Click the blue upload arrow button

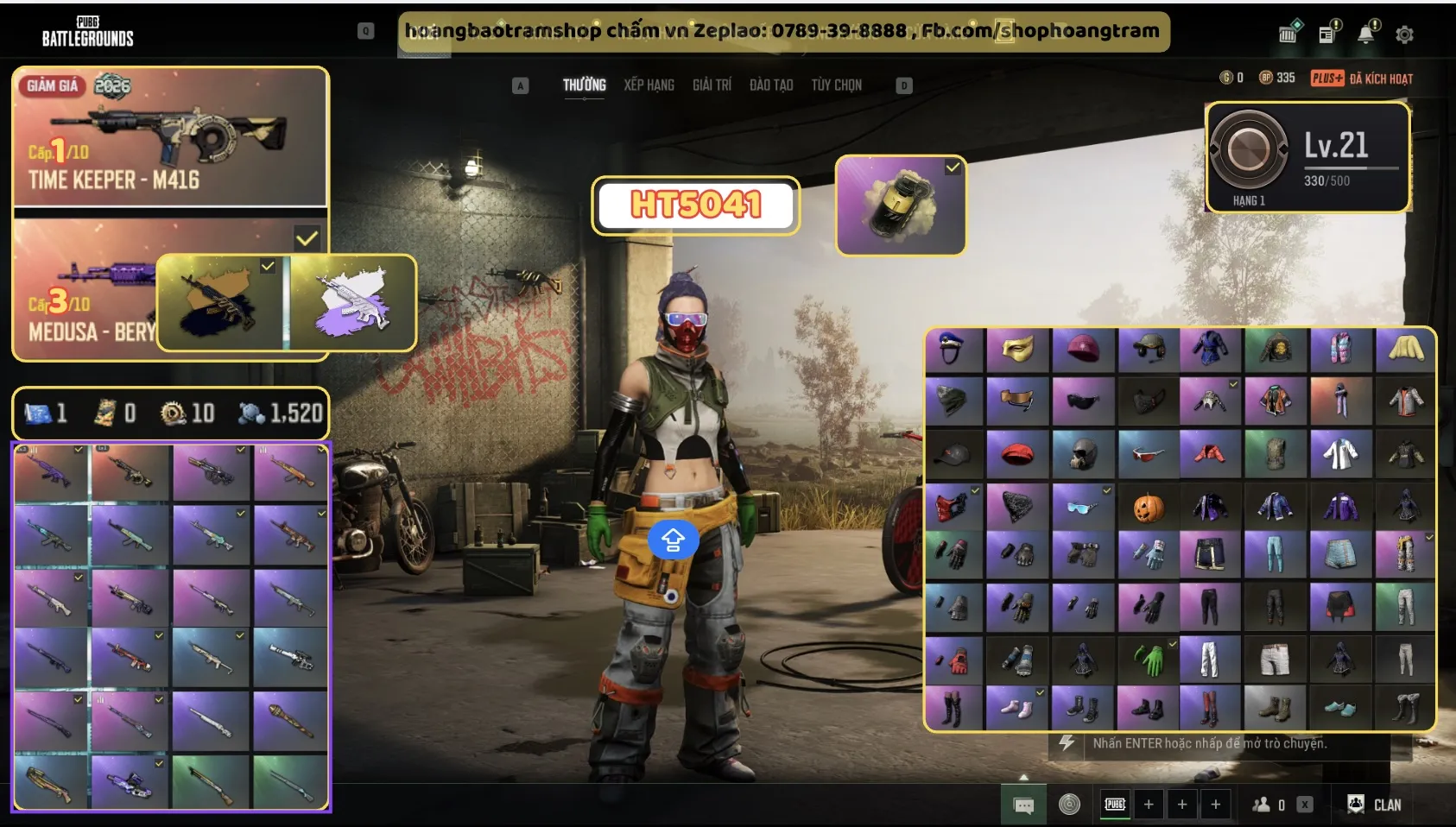coord(673,540)
